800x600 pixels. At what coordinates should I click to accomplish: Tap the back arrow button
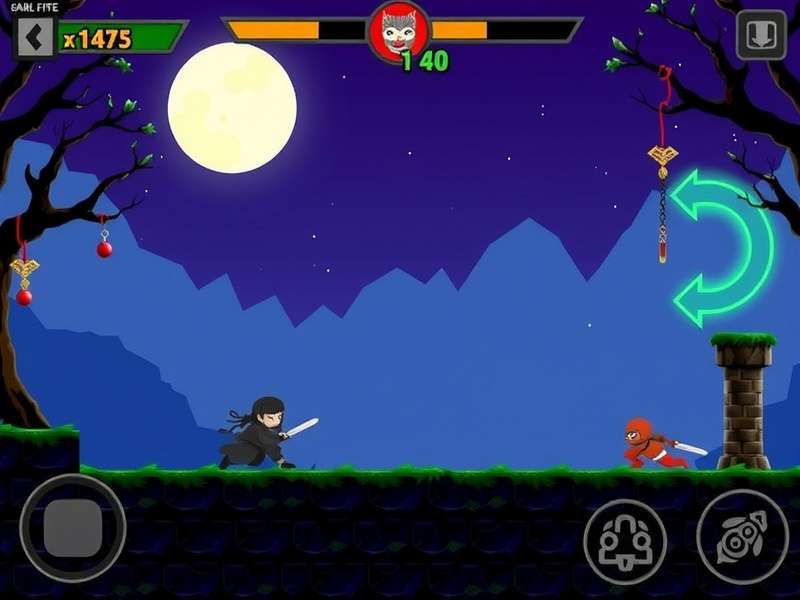click(x=34, y=38)
